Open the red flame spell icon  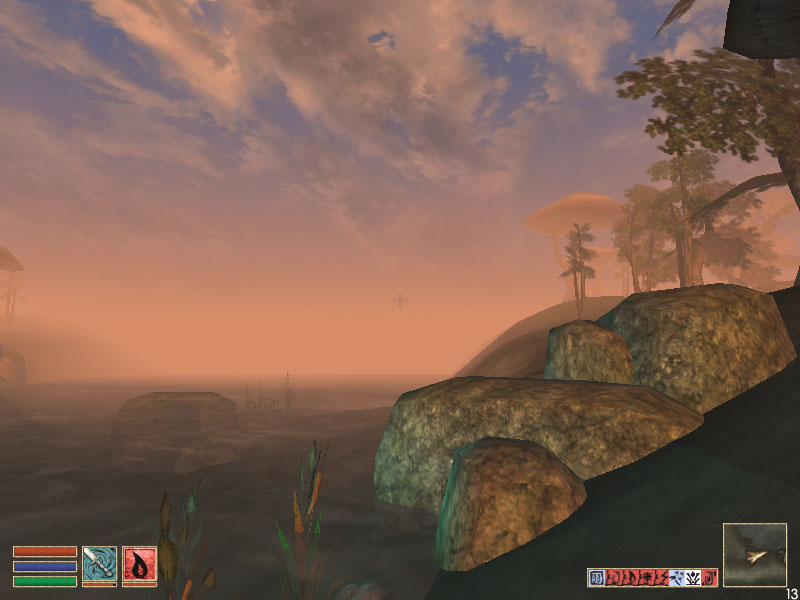tap(139, 563)
